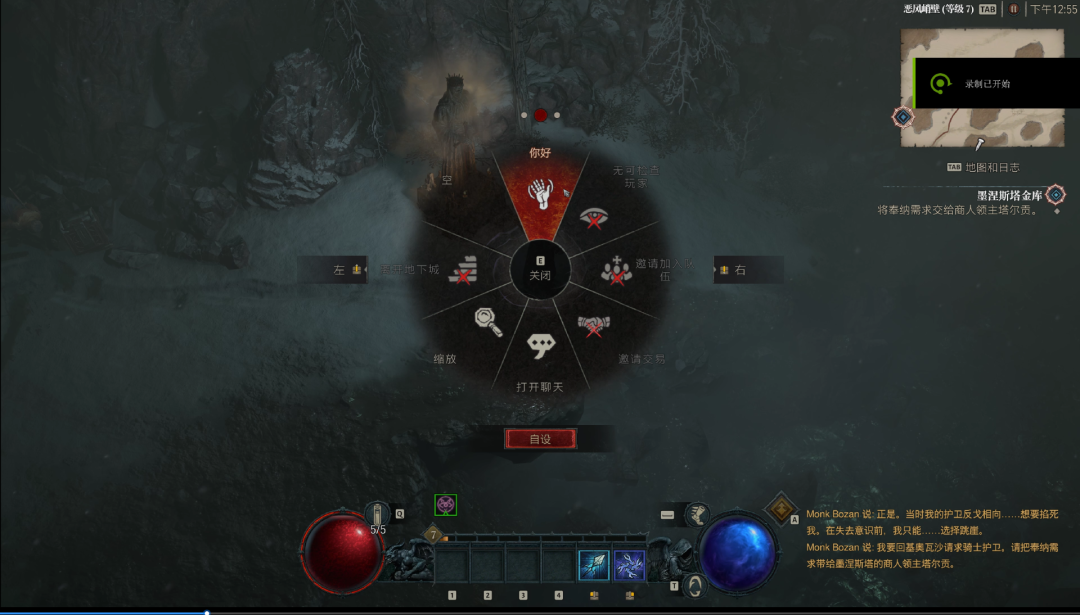
Task: Choose the 邀请加入队伍 party invite wedge
Action: pos(616,270)
